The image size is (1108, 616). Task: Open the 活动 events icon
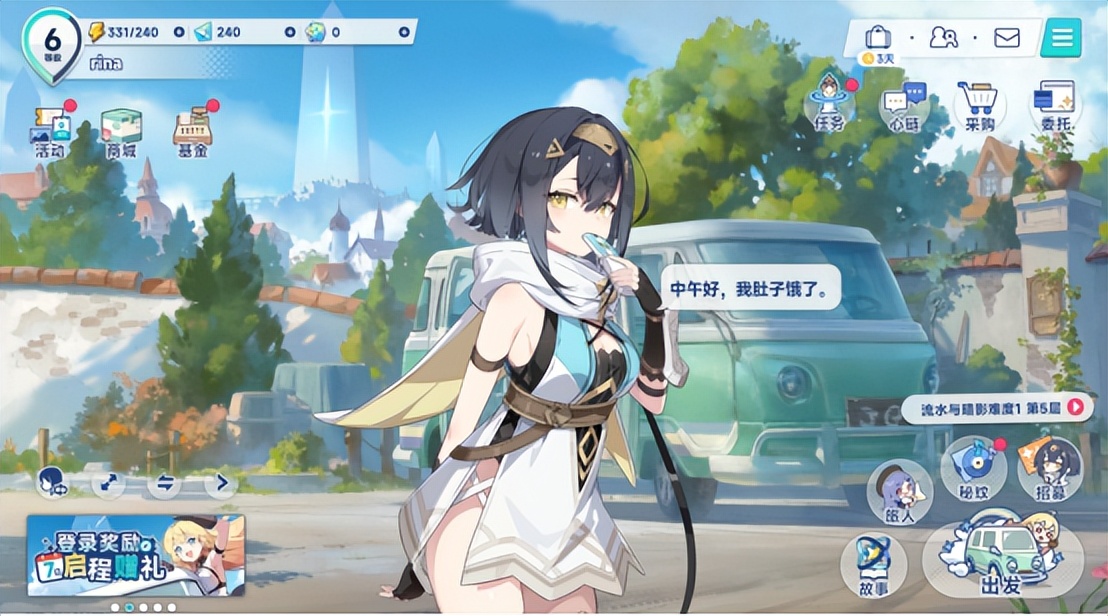coord(50,130)
